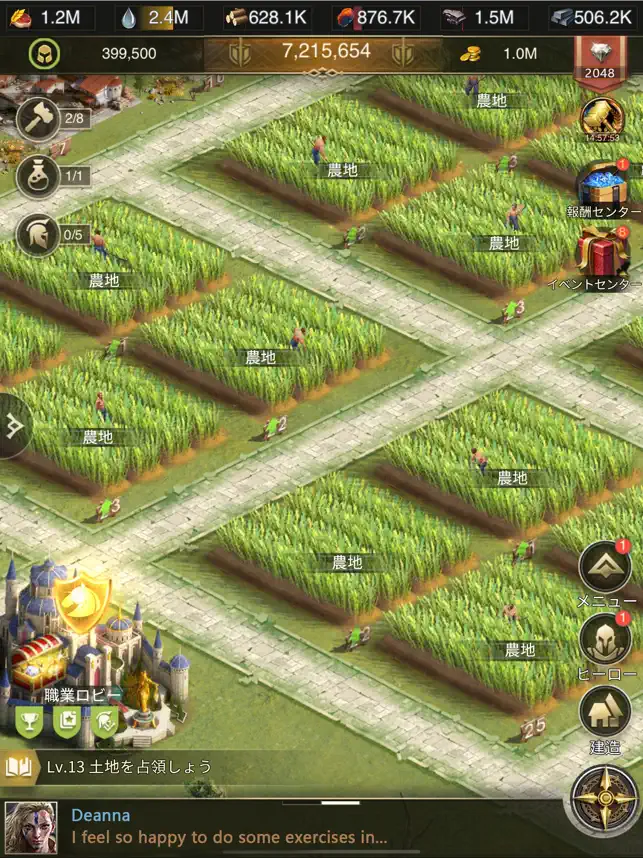Tap the helmet shield under 職業ロビー
The height and width of the screenshot is (858, 643).
tap(105, 718)
